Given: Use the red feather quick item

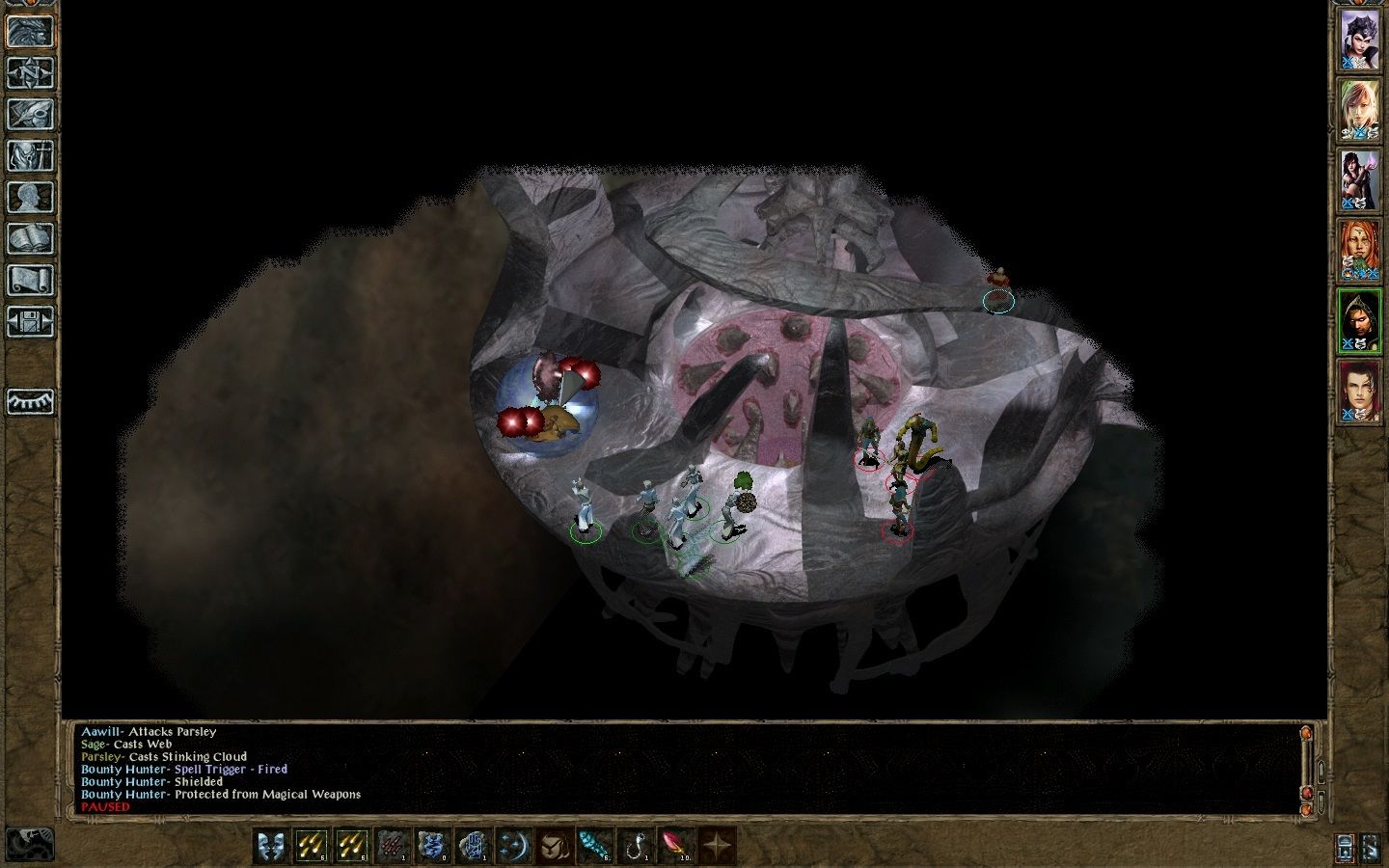Looking at the screenshot, I should click(675, 845).
